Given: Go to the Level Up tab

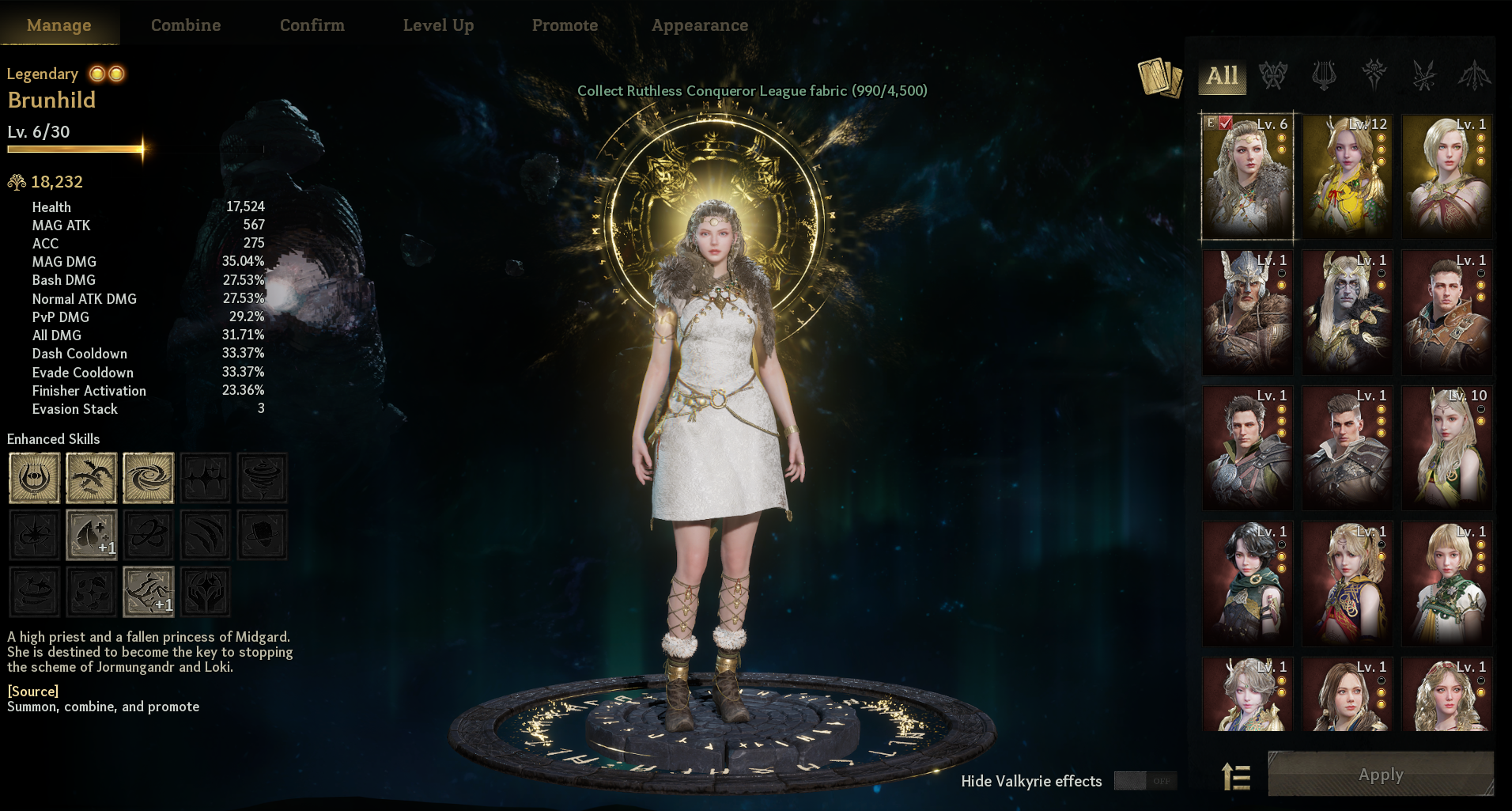Looking at the screenshot, I should click(x=438, y=25).
